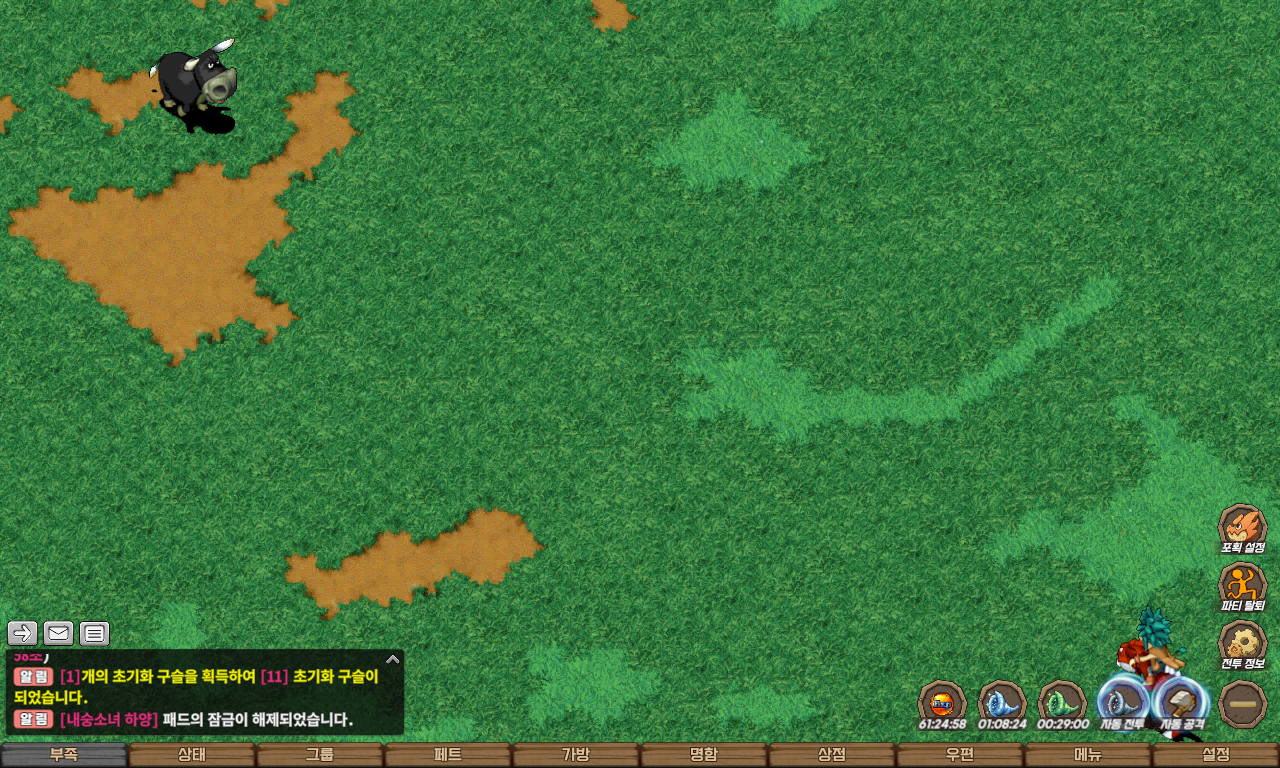Open the 설정 (settings) menu
The width and height of the screenshot is (1280, 768).
[x=1215, y=755]
